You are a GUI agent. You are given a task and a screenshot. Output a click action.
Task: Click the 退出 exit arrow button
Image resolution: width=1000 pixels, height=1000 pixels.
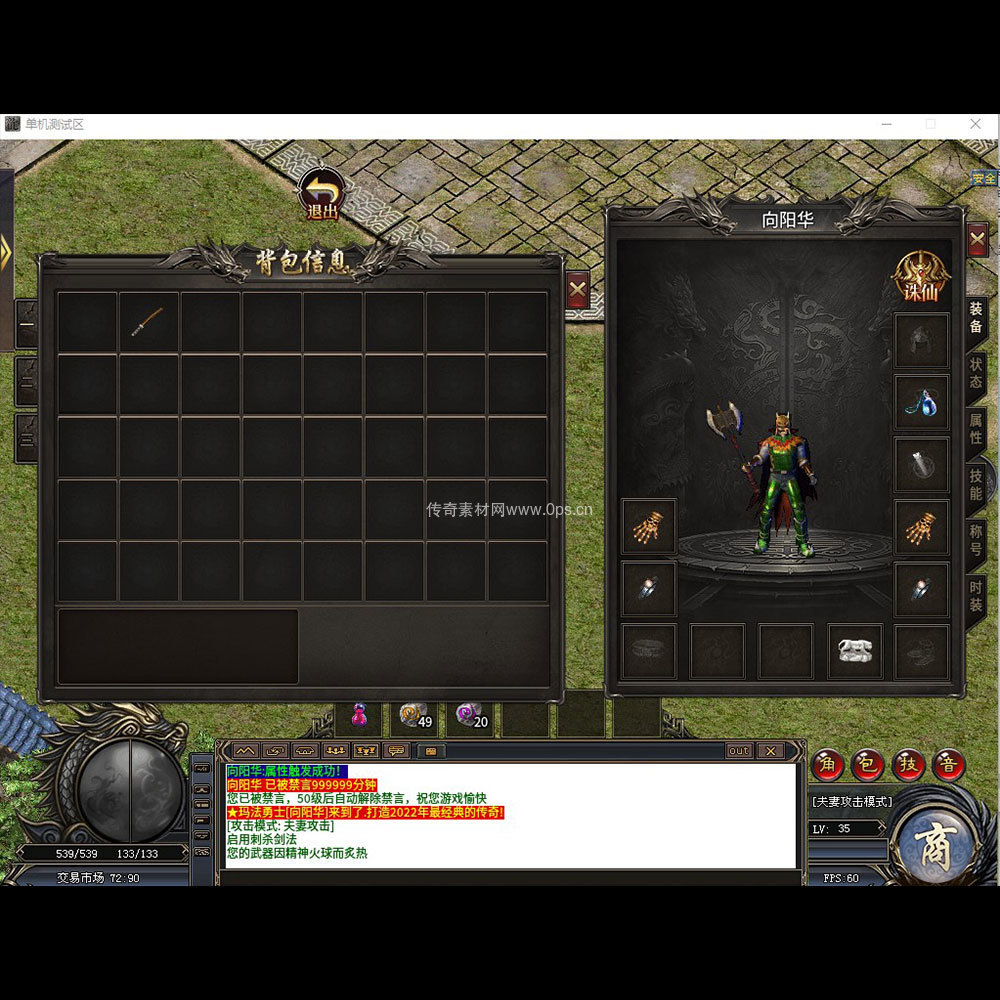click(x=322, y=194)
